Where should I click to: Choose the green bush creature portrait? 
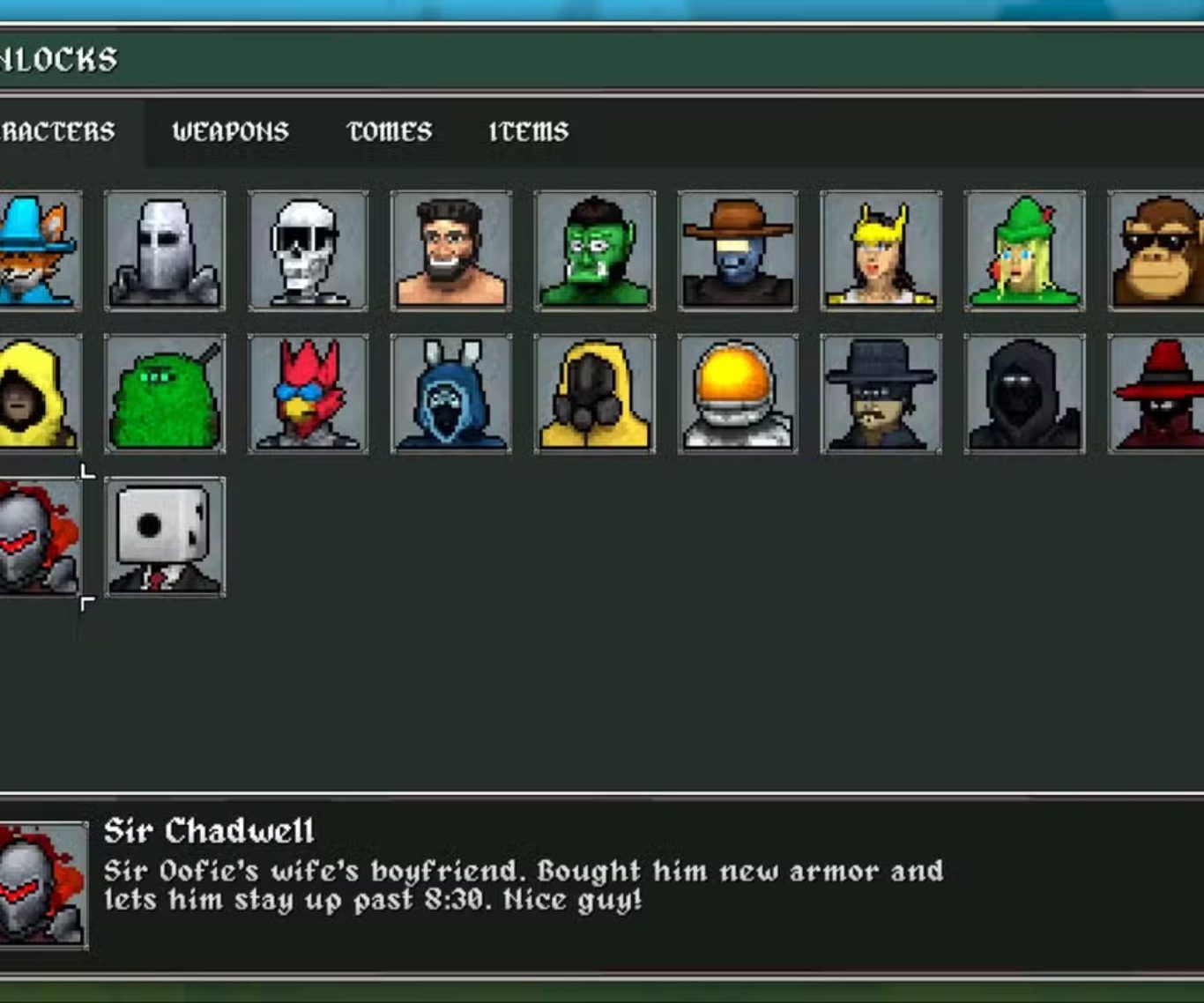pyautogui.click(x=165, y=394)
